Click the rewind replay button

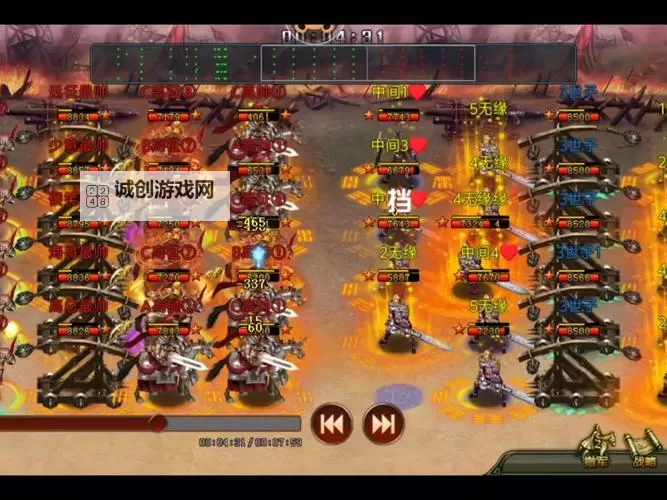click(x=332, y=424)
